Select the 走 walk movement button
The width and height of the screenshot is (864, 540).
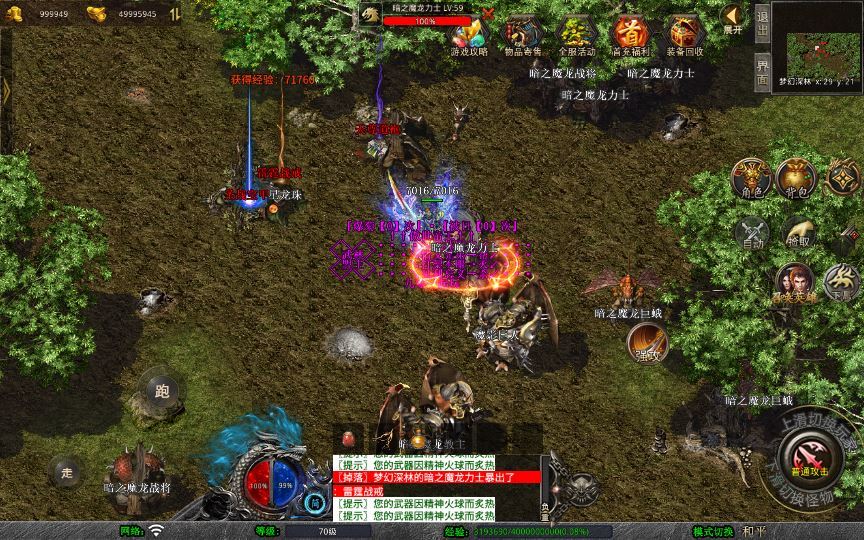click(x=68, y=471)
